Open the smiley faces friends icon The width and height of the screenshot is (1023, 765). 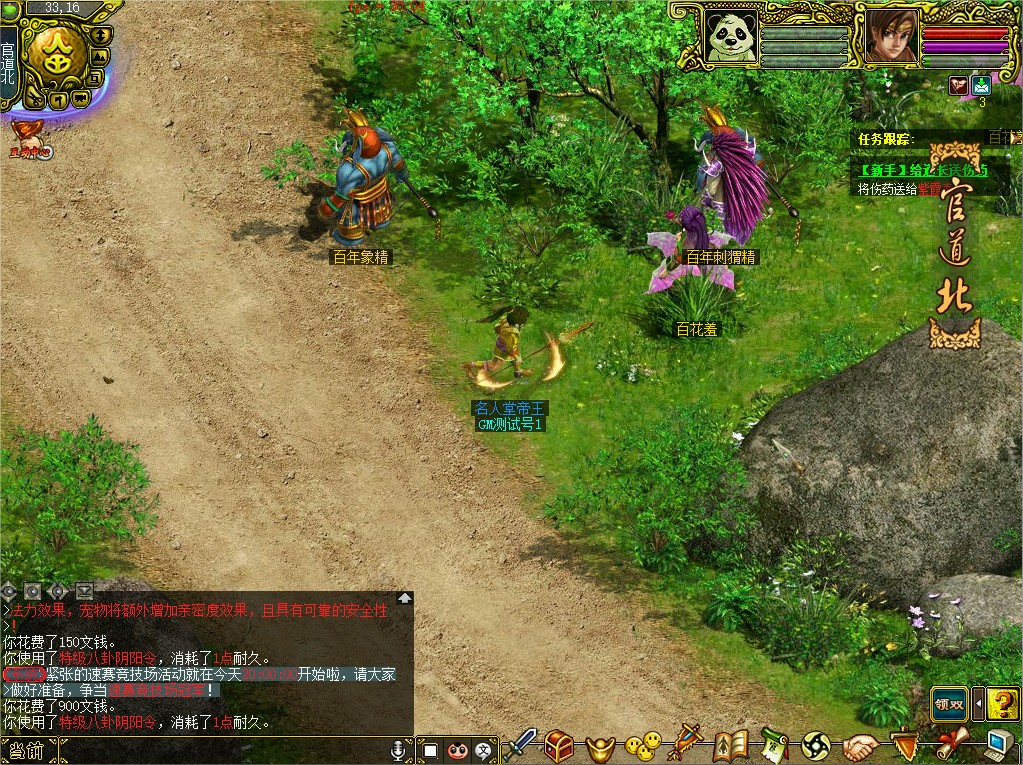pos(643,745)
